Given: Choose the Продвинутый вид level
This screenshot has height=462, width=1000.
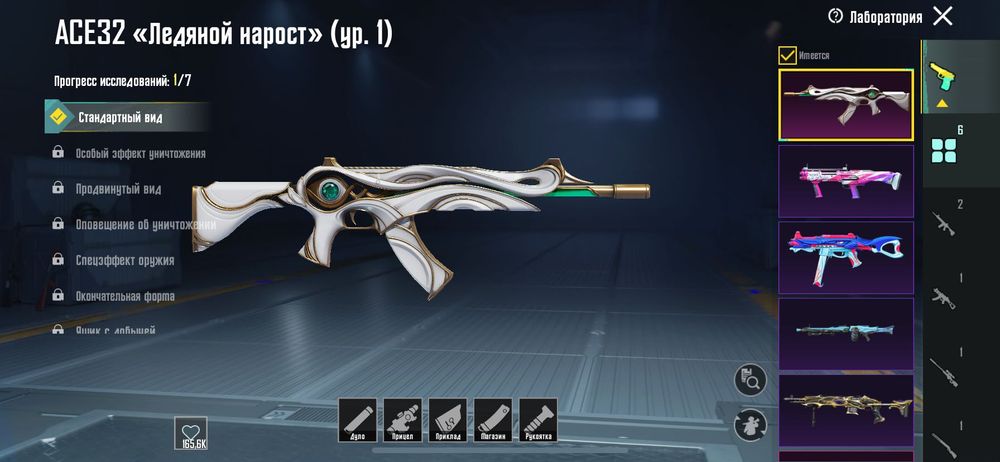Looking at the screenshot, I should tap(118, 189).
